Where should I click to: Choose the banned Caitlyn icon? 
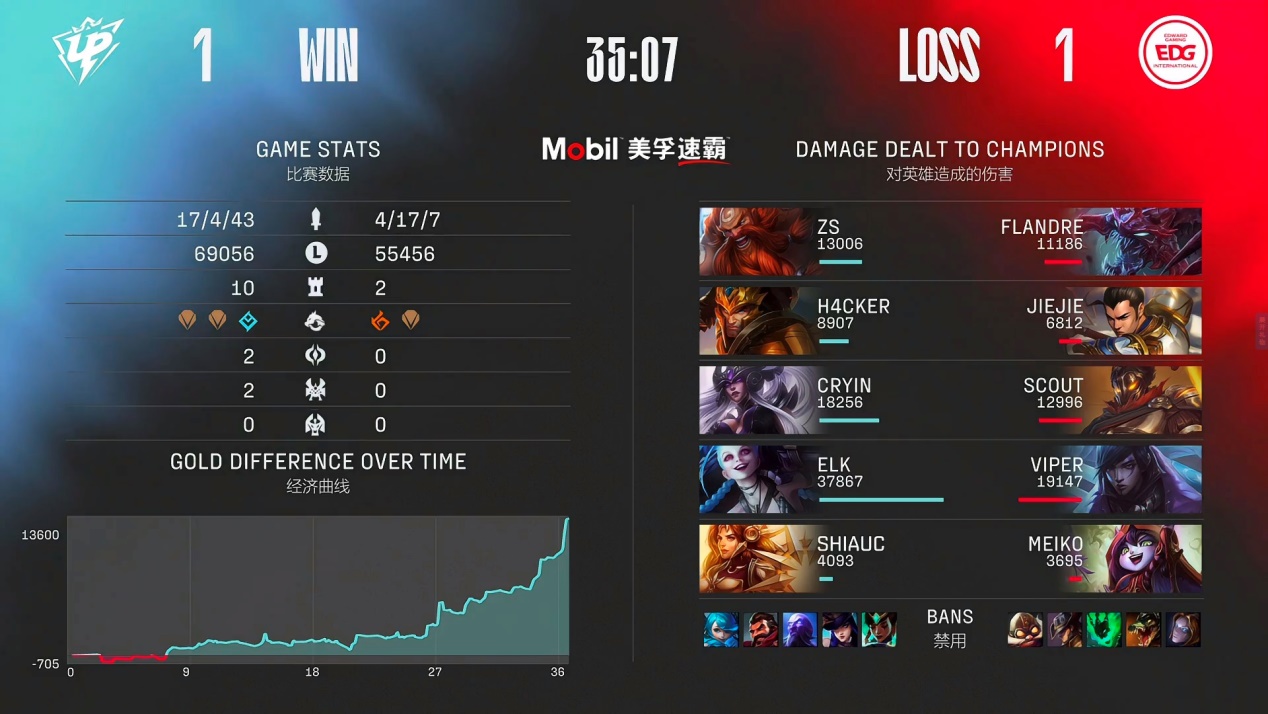click(839, 630)
